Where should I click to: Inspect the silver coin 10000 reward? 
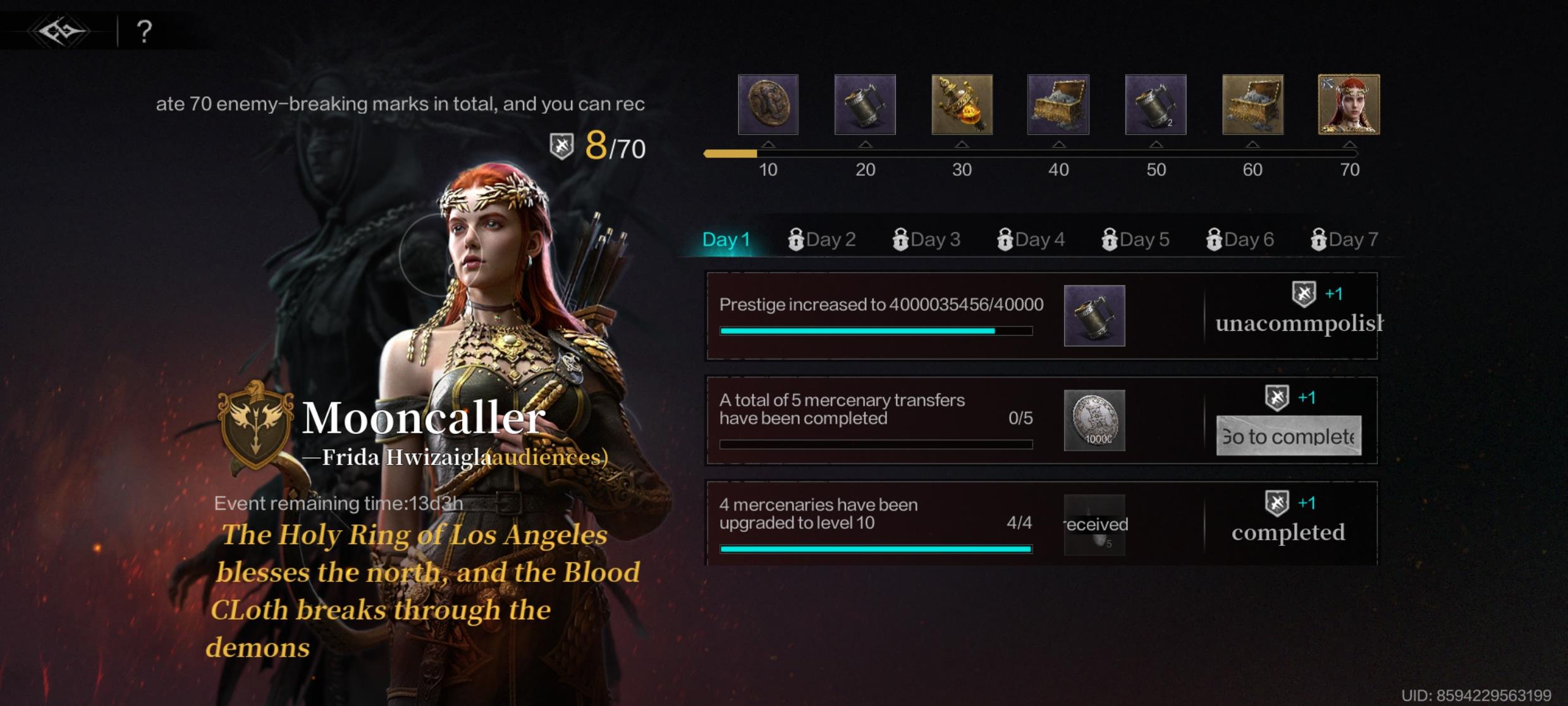[1094, 420]
